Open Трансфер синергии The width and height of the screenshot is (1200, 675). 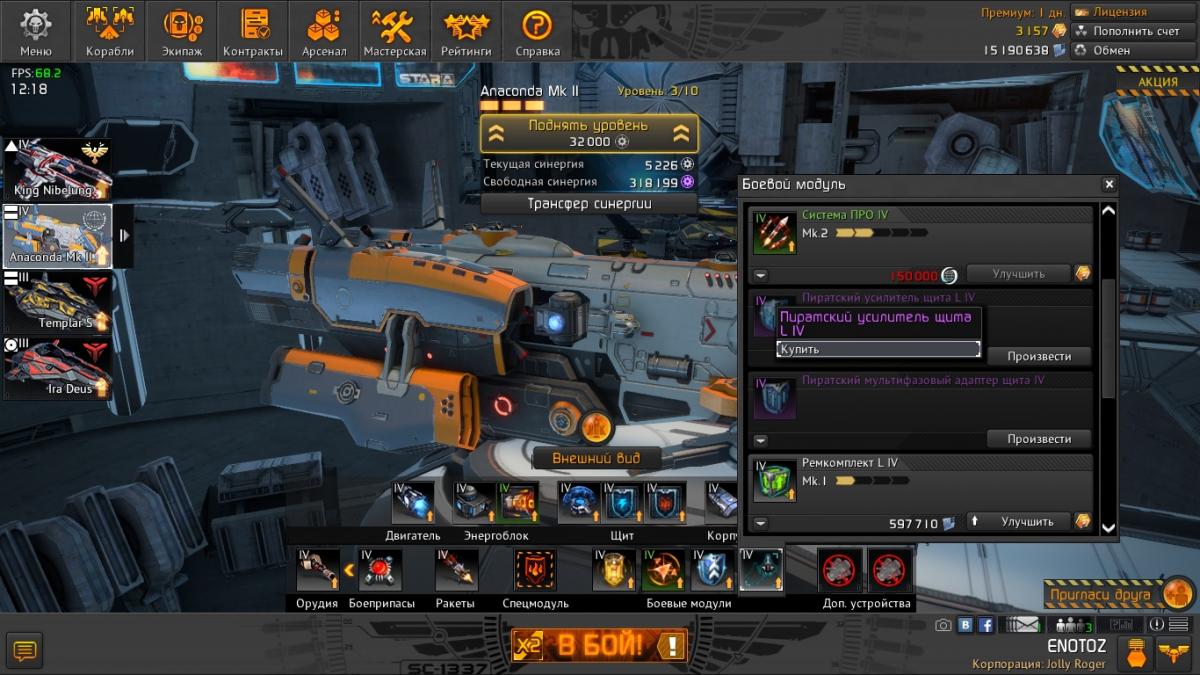(x=588, y=203)
